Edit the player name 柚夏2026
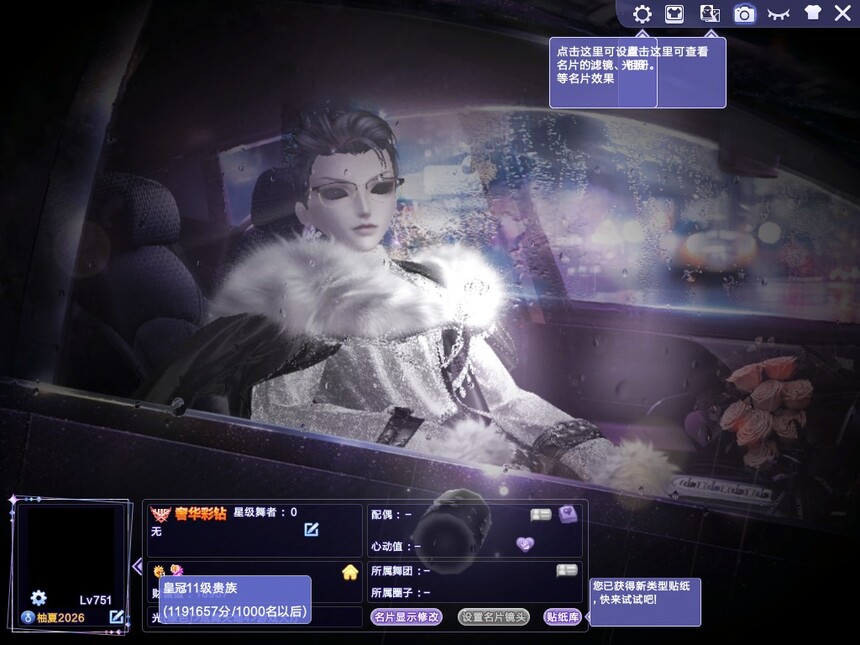This screenshot has height=645, width=860. coord(117,617)
